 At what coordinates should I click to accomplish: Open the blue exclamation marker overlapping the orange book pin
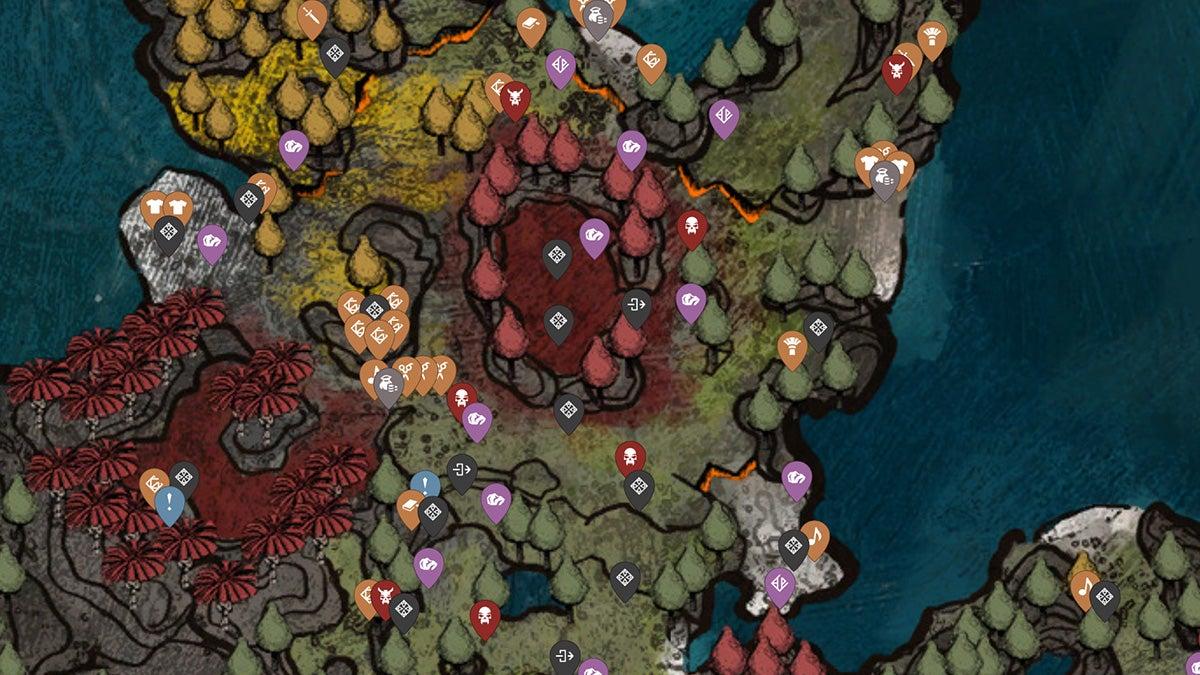[x=425, y=486]
